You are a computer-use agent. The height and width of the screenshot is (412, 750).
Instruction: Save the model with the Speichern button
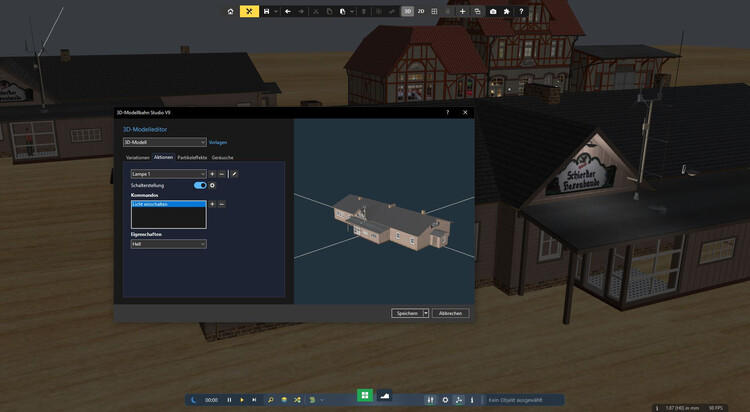(406, 313)
